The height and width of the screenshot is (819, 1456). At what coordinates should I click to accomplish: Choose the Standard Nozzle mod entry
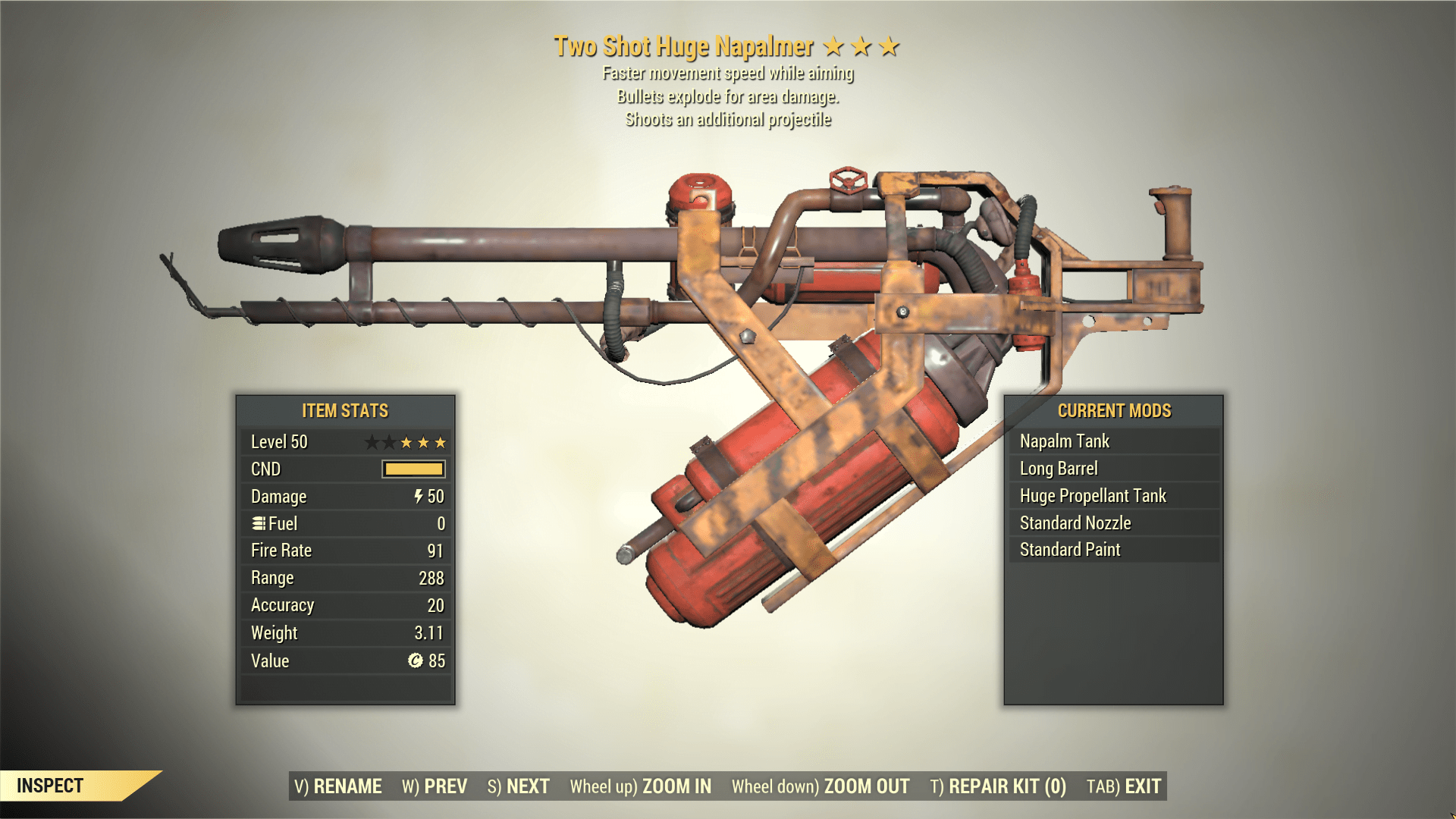(1113, 523)
